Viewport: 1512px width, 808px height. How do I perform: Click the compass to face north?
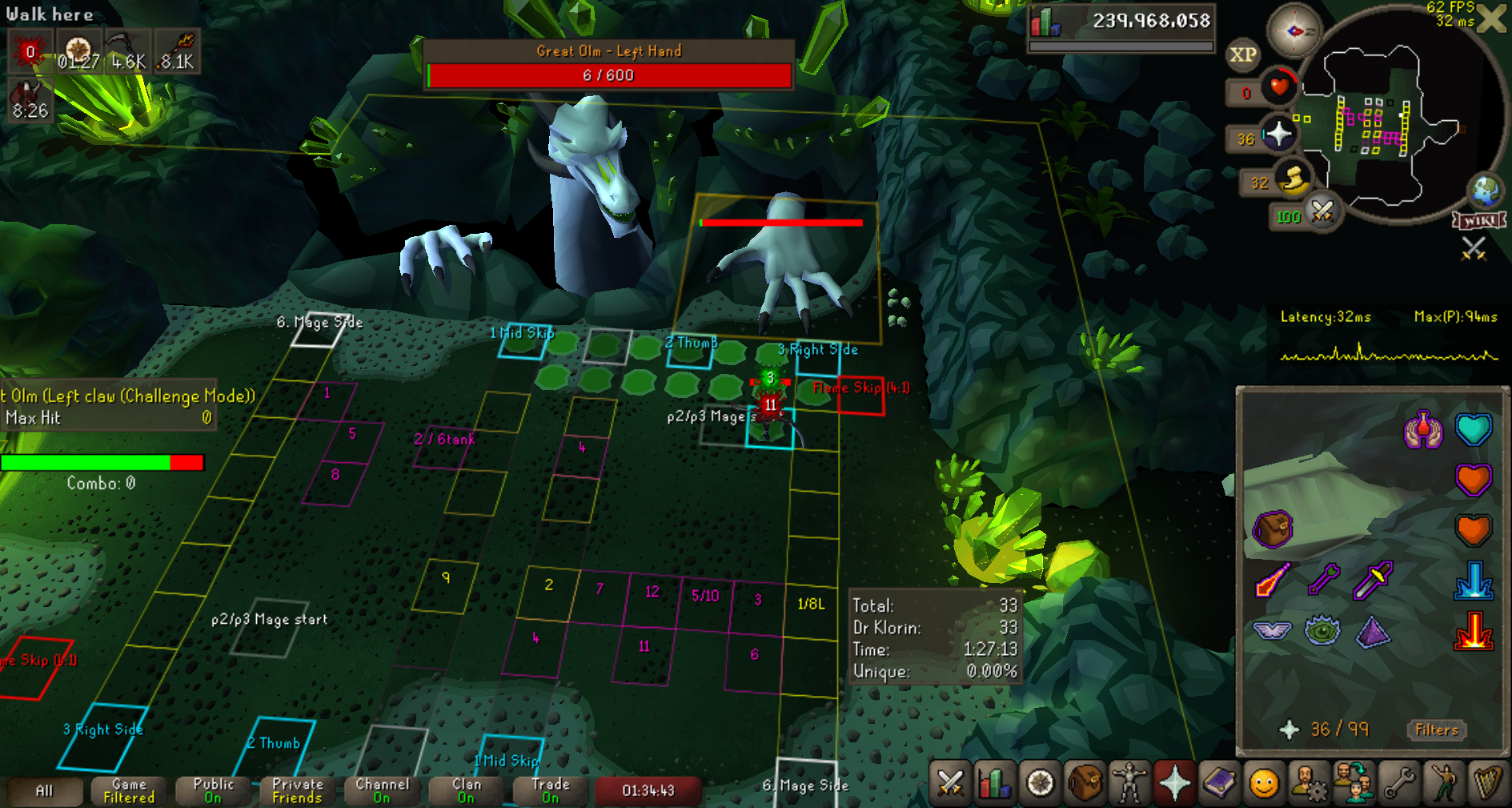1293,31
